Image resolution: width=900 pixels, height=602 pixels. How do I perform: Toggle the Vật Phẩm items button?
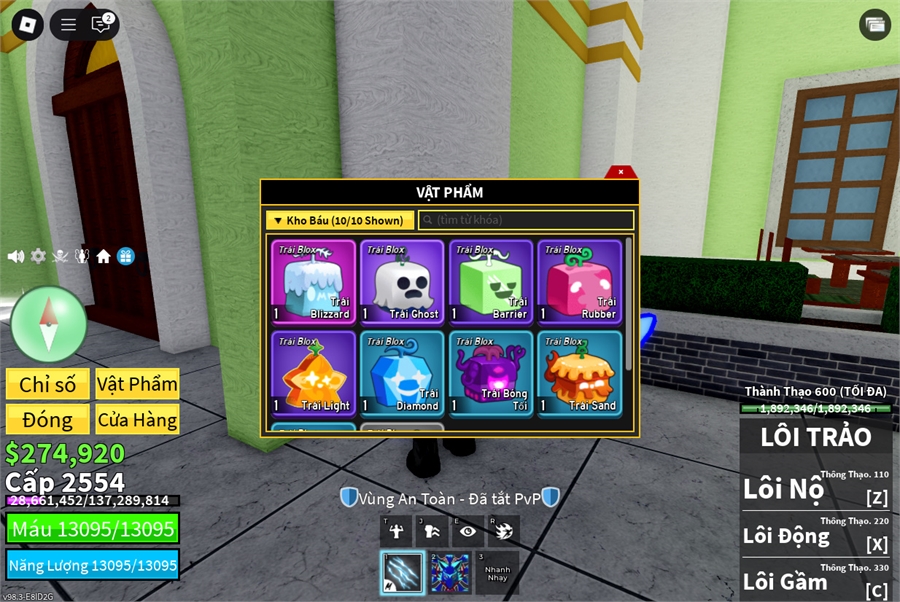pyautogui.click(x=138, y=385)
